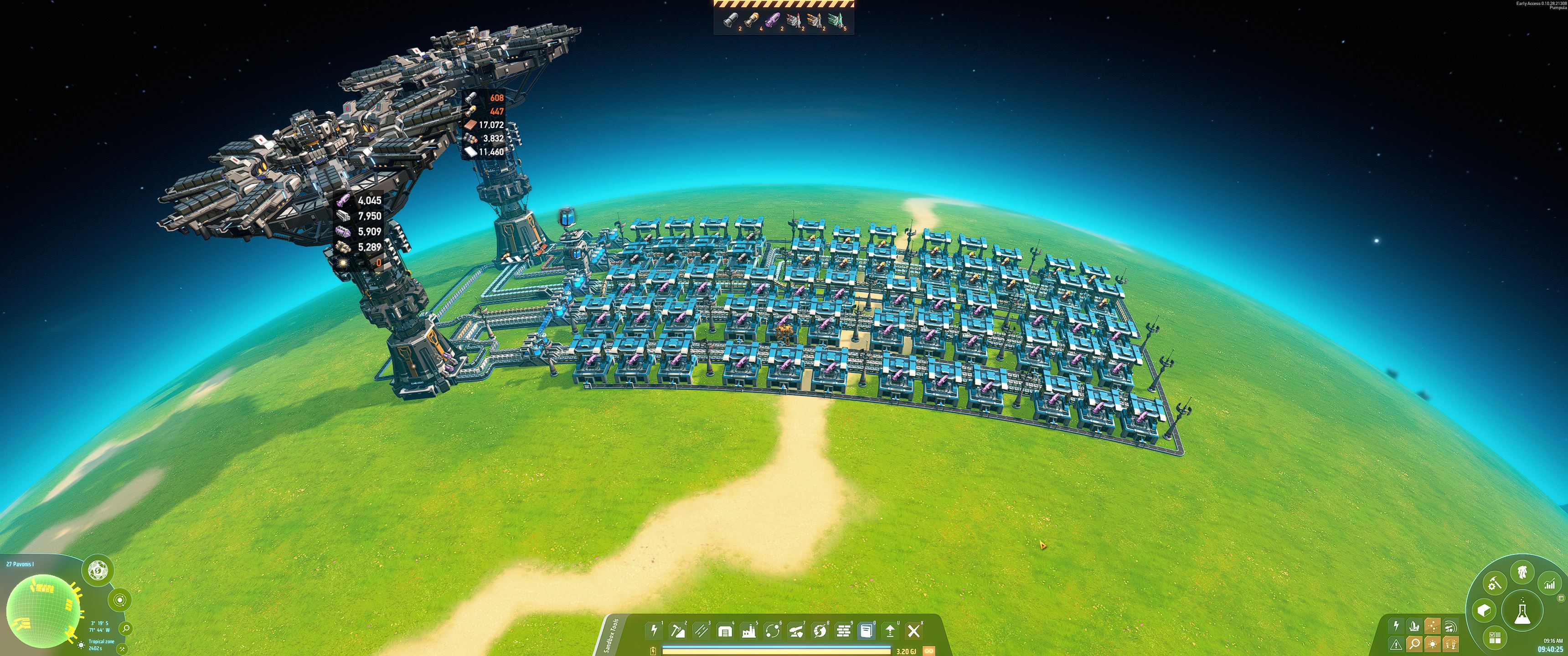The height and width of the screenshot is (656, 1568).
Task: Toggle the warning alerts display
Action: coord(1396,645)
